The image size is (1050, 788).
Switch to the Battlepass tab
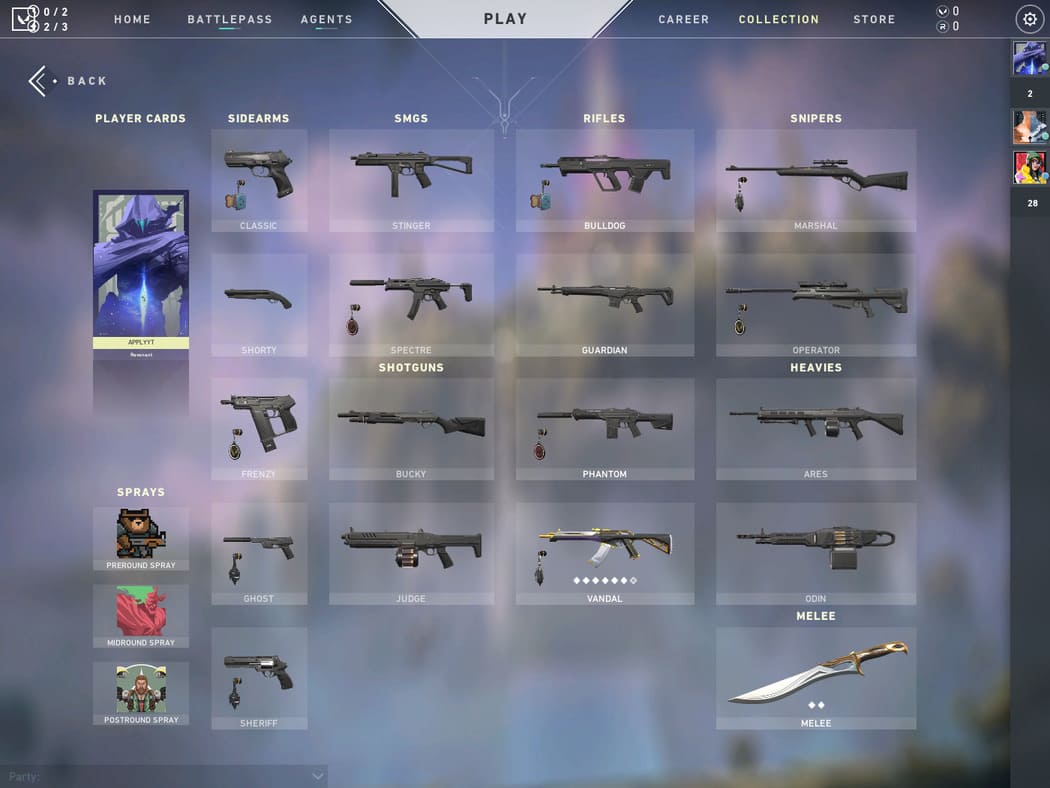pos(229,19)
